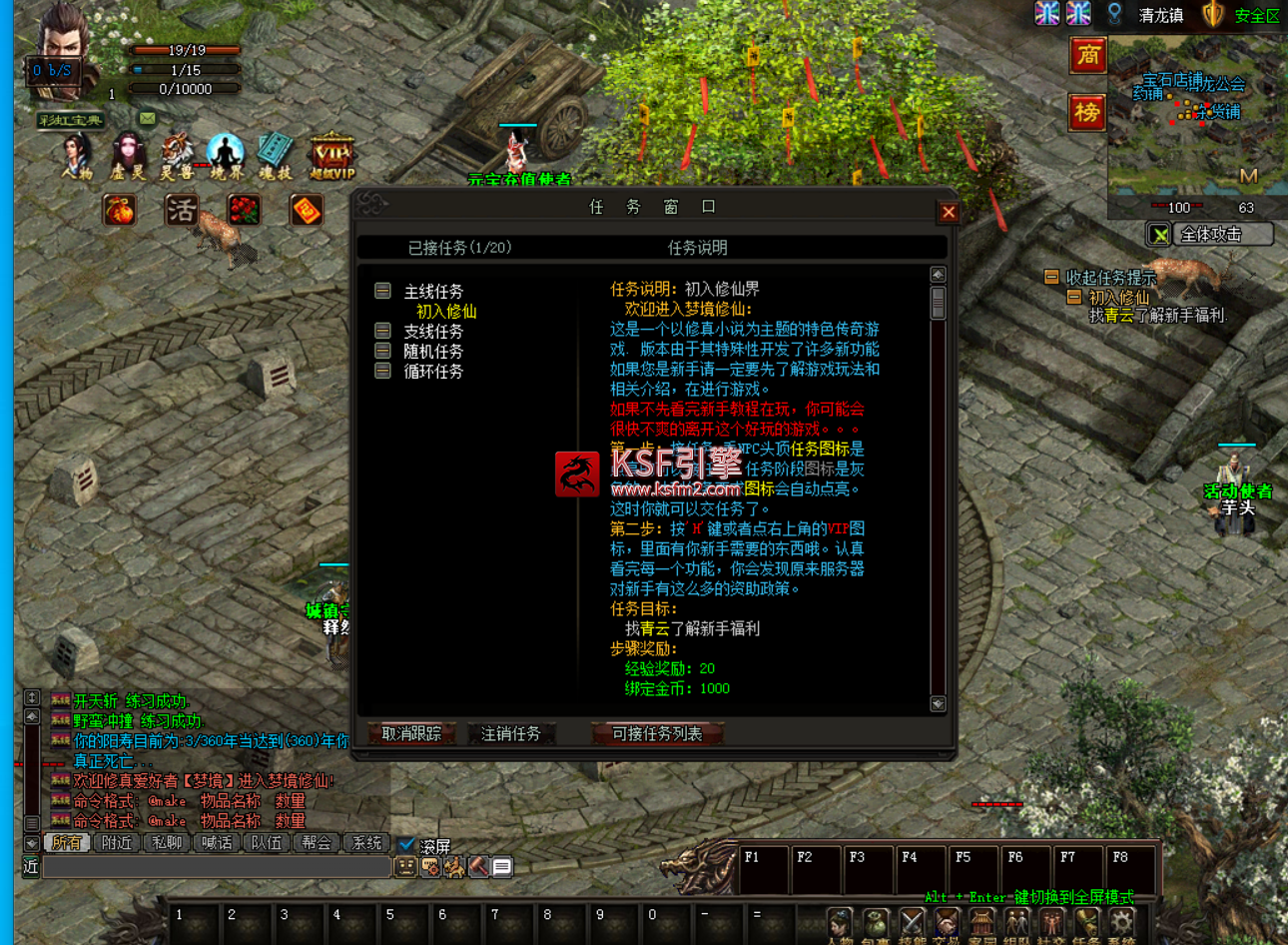Click the 注销任务 (abandon quest) button

[510, 733]
